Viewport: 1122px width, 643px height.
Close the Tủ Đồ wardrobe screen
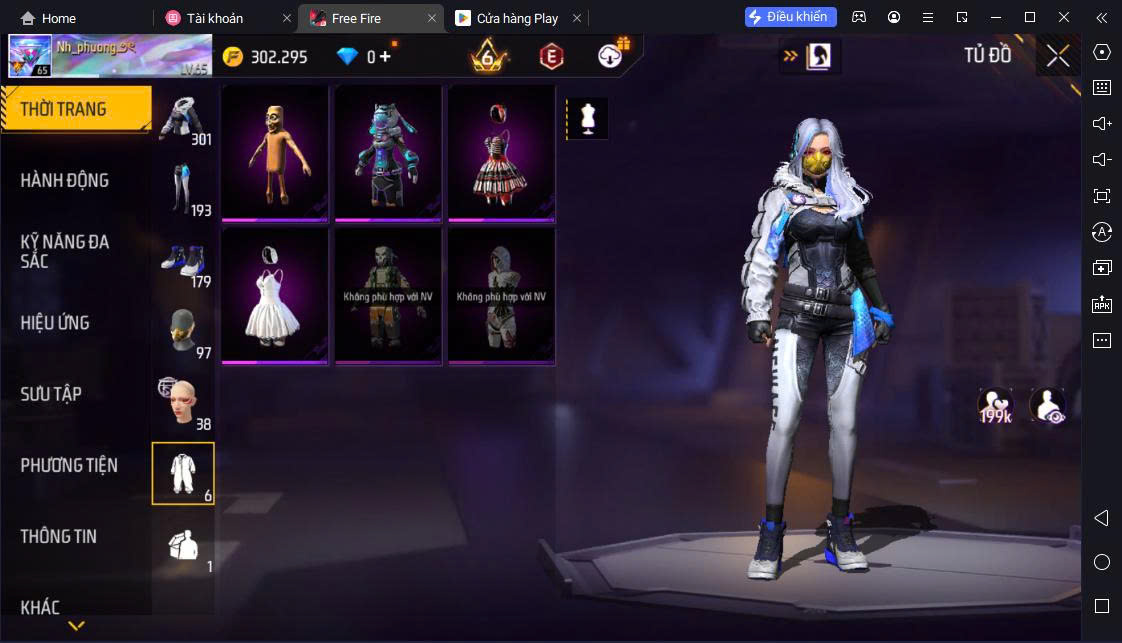(x=1058, y=56)
